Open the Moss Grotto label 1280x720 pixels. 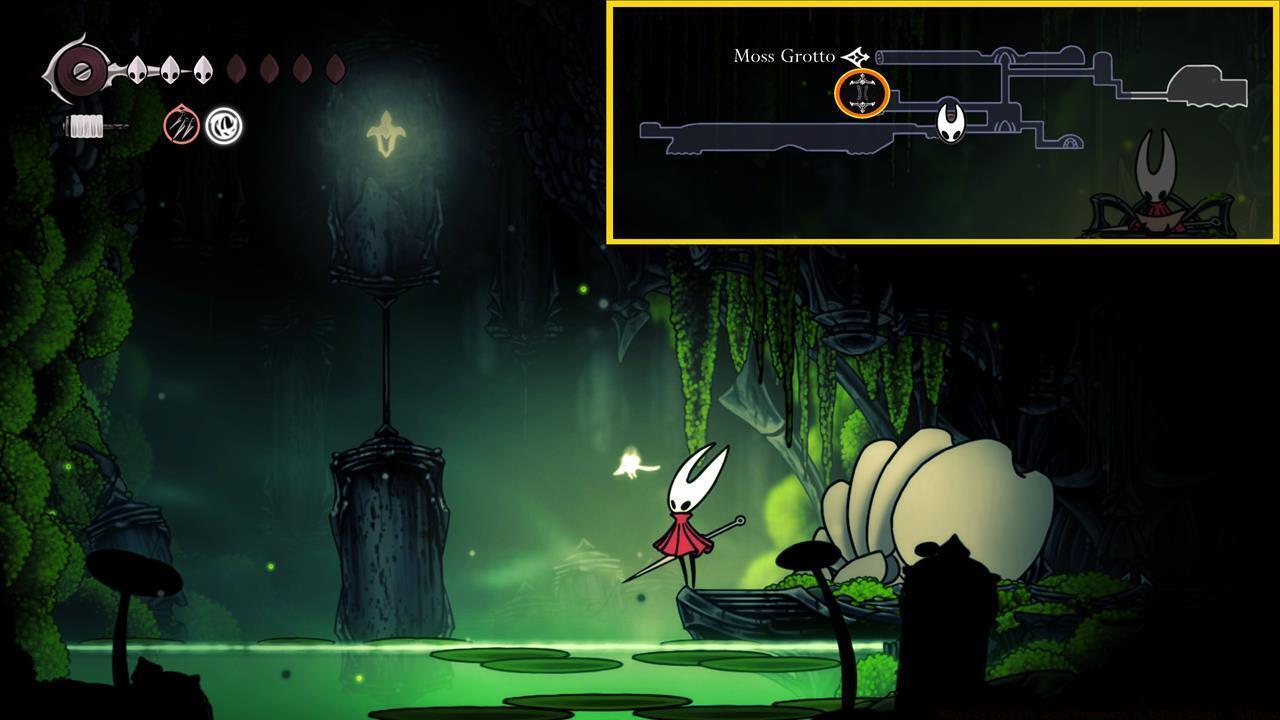click(x=785, y=57)
